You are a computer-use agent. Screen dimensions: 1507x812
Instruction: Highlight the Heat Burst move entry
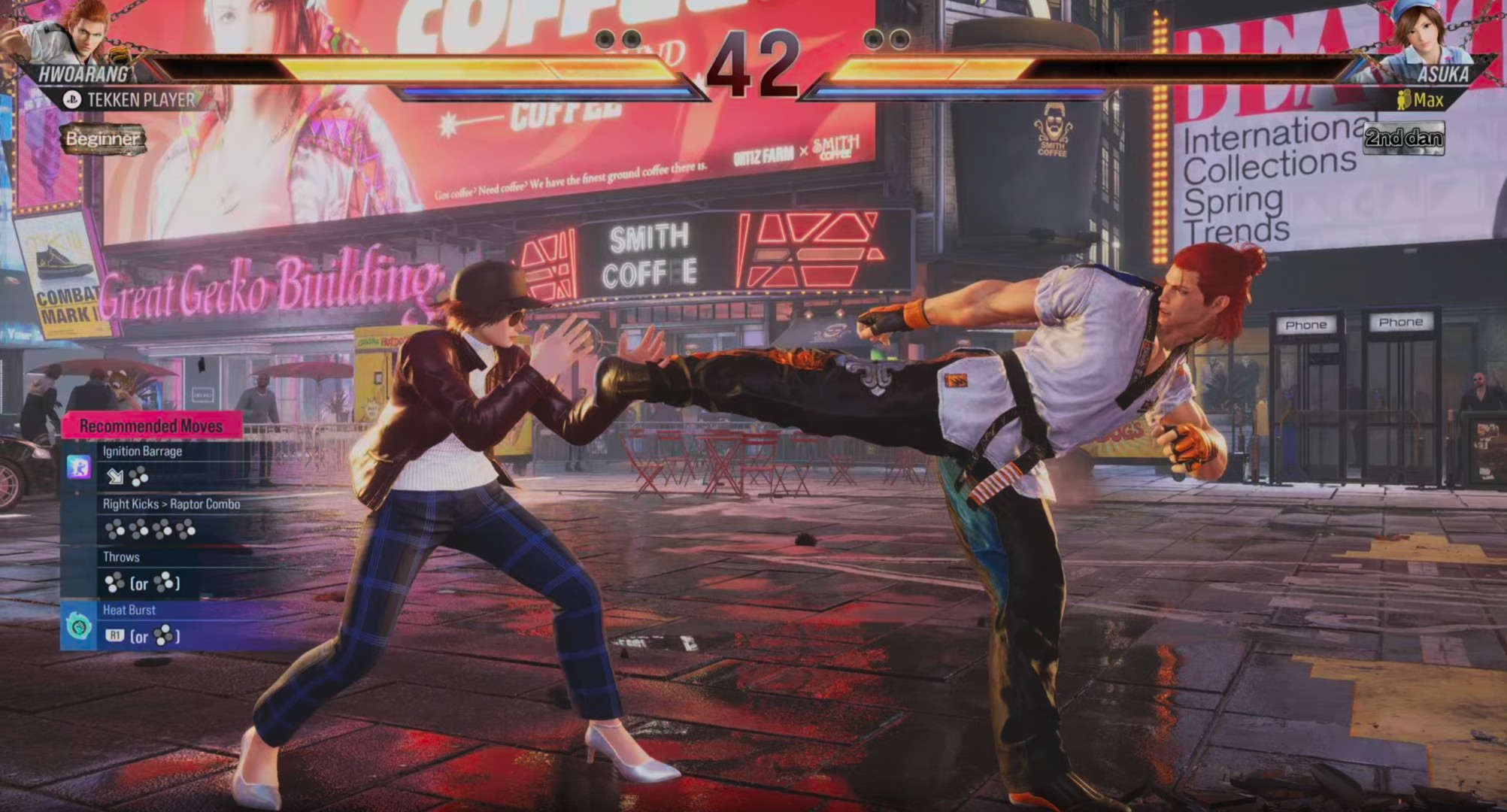pos(129,611)
